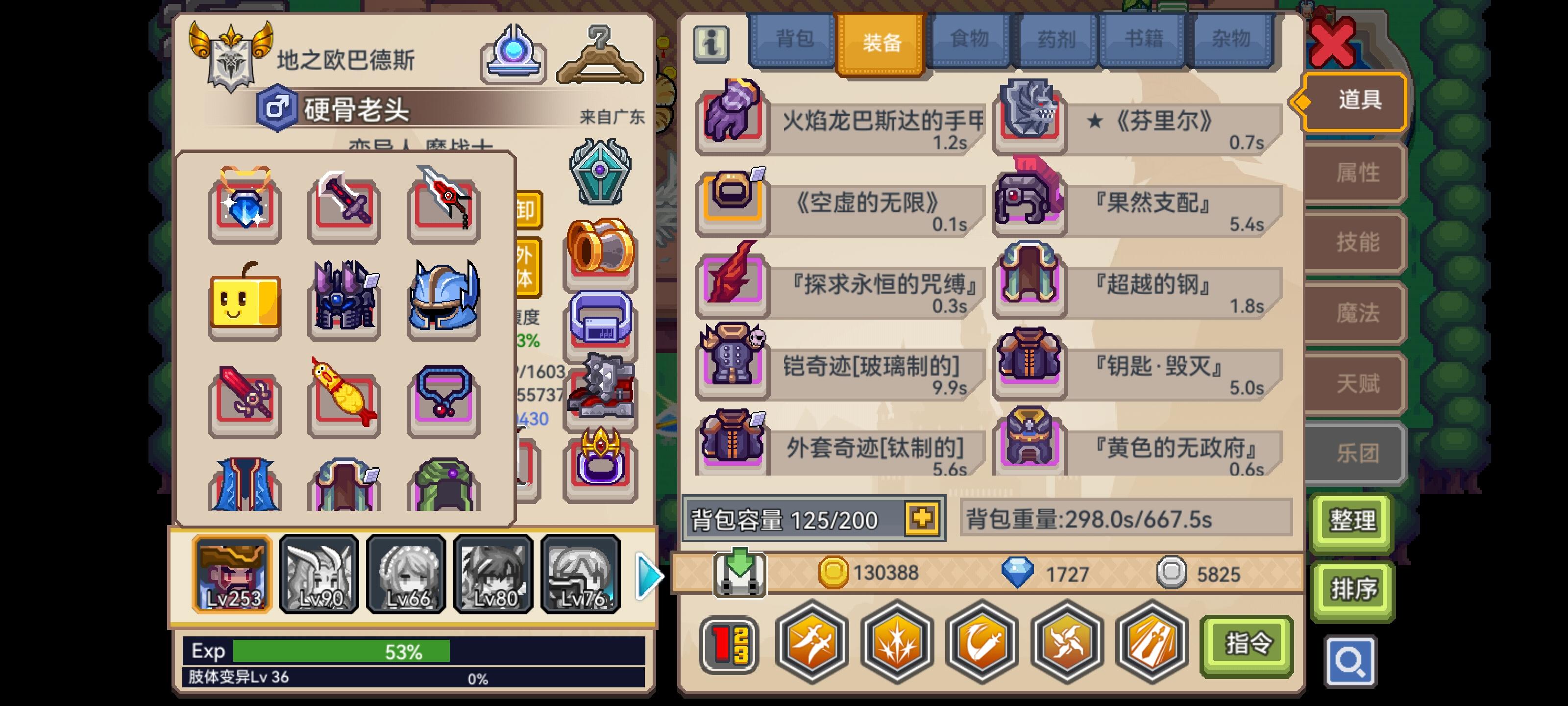Viewport: 1568px width, 706px height.
Task: Expand the party list with the blue arrow
Action: pos(646,575)
